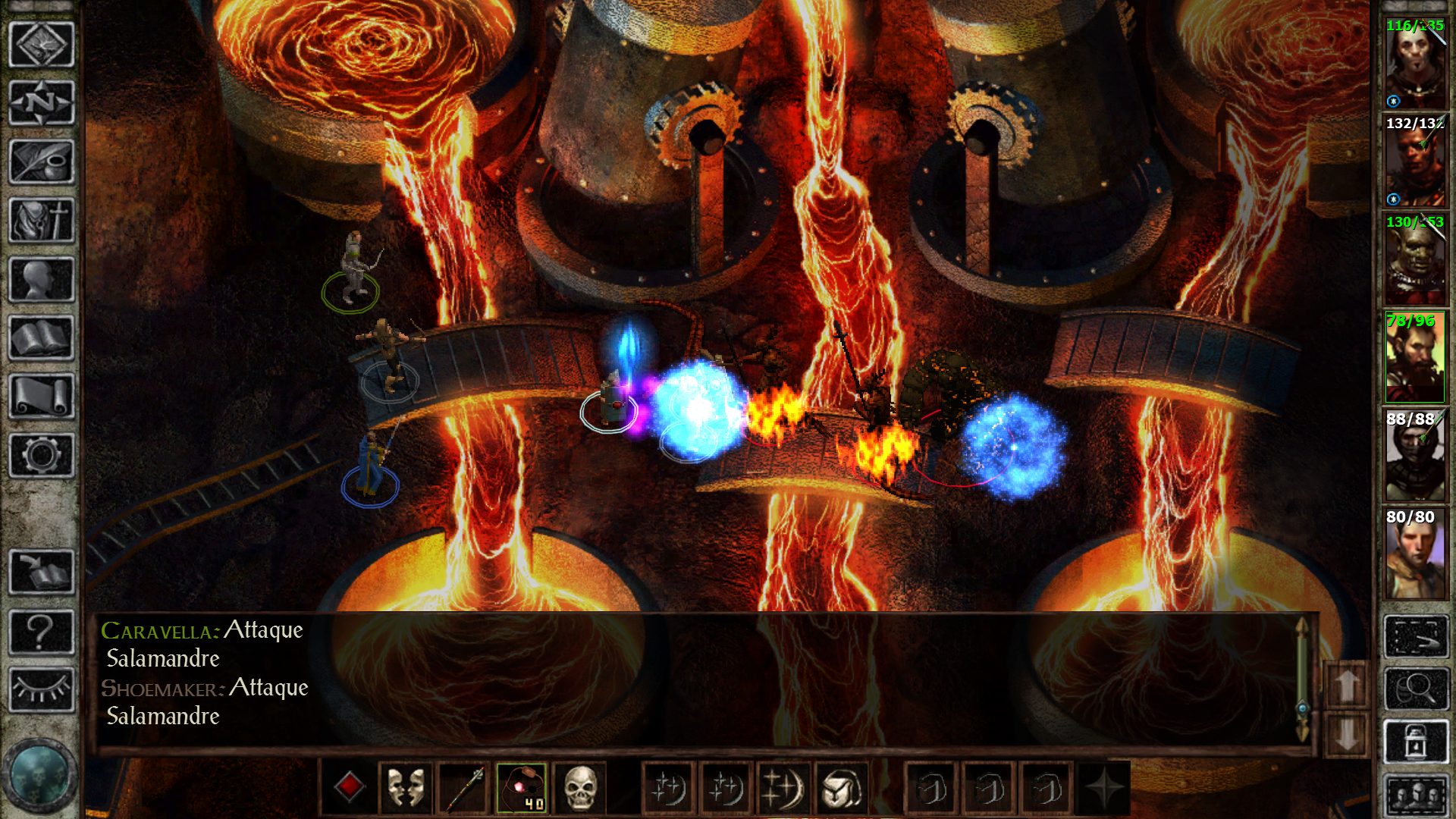1456x819 pixels.
Task: Select the party portrait showing 80/80
Action: [x=1415, y=555]
